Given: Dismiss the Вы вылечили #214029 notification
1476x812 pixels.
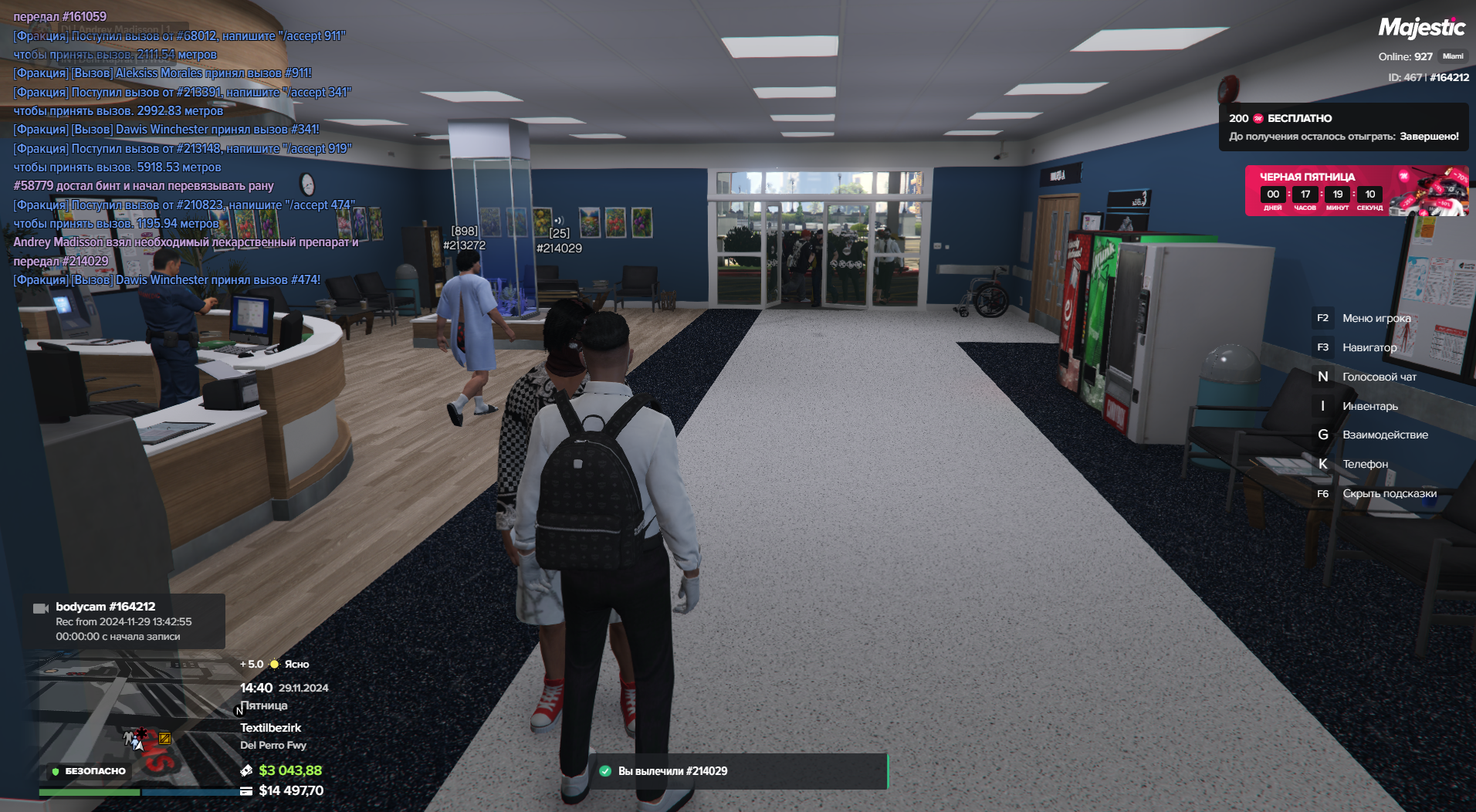Looking at the screenshot, I should tap(738, 771).
